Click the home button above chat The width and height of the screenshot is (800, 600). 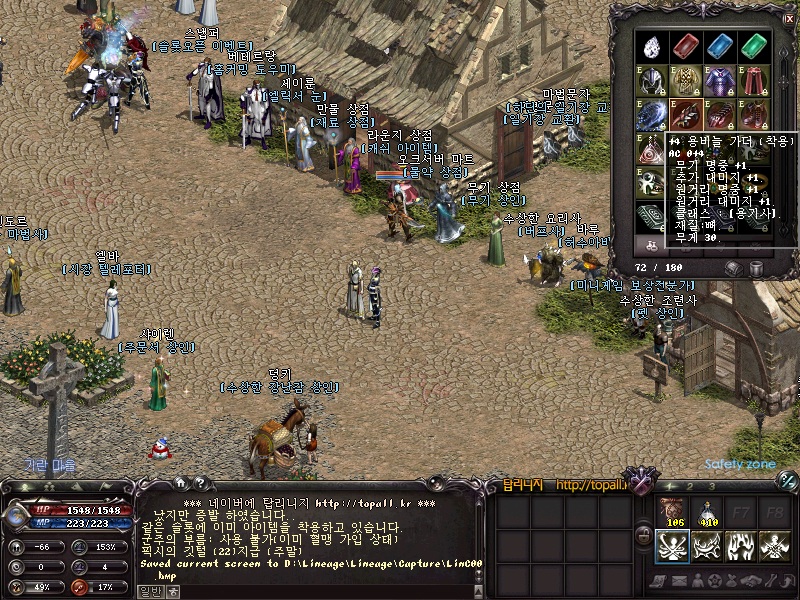click(179, 484)
